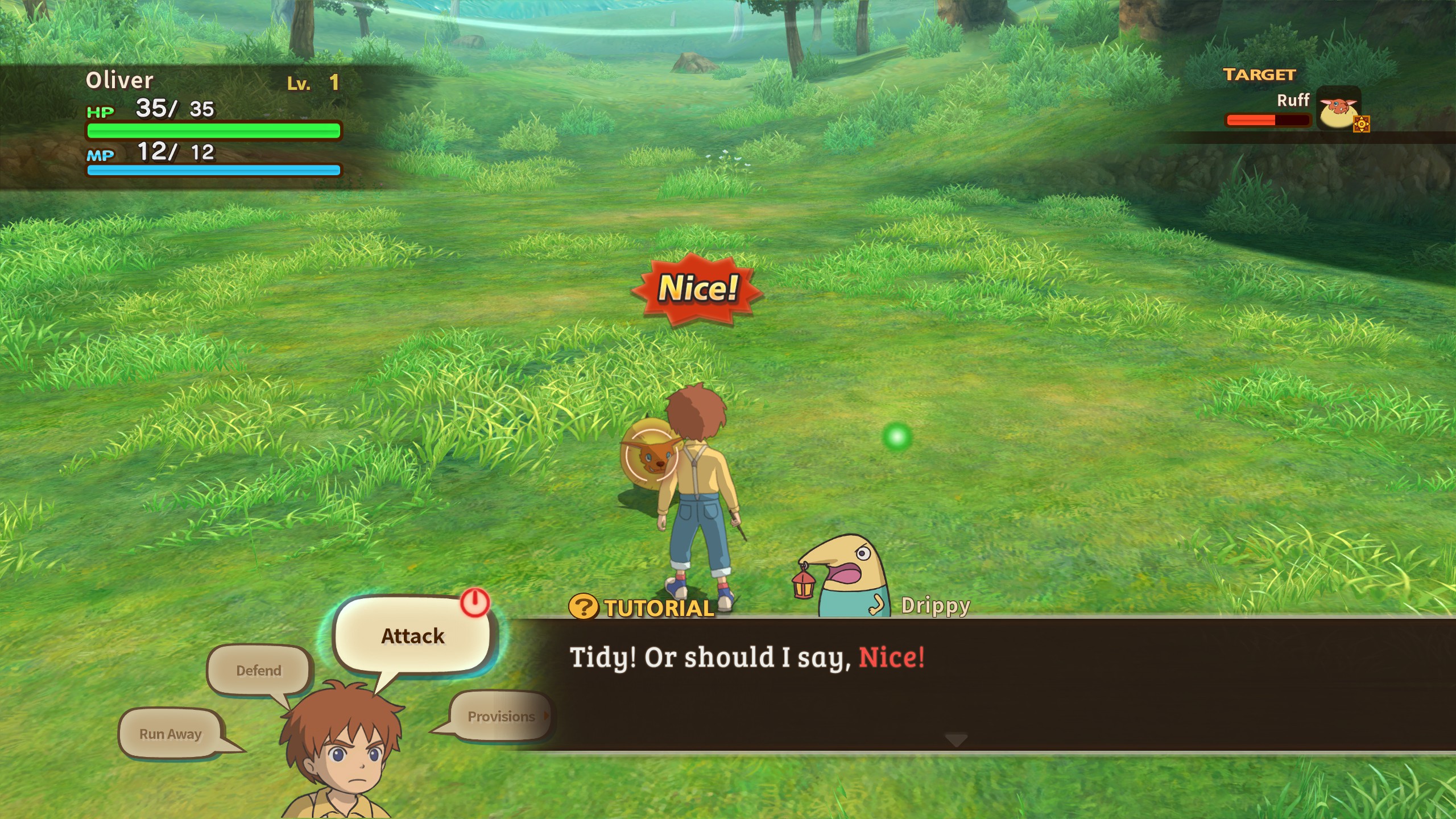Screen dimensions: 1456x819
Task: Open the Provisions command bubble
Action: coord(501,716)
